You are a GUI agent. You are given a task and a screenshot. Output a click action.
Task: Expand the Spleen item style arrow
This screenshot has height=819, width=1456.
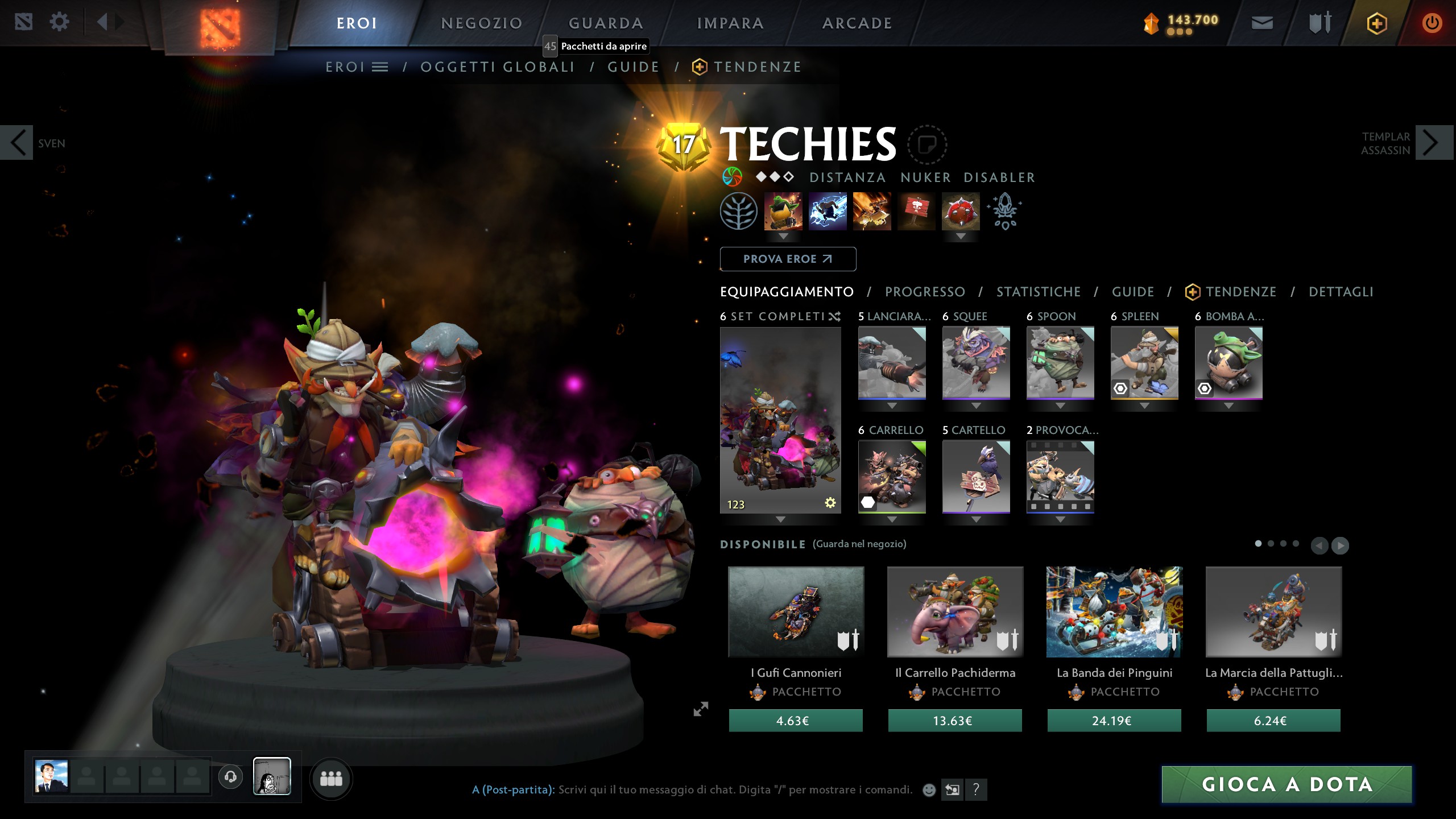click(1144, 405)
